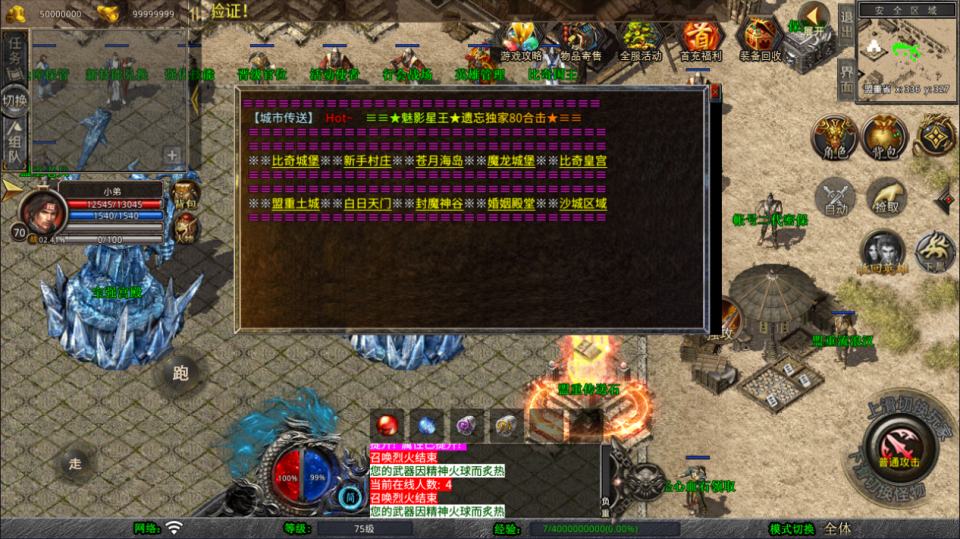Choose the 白日天门 destination link

(x=369, y=203)
